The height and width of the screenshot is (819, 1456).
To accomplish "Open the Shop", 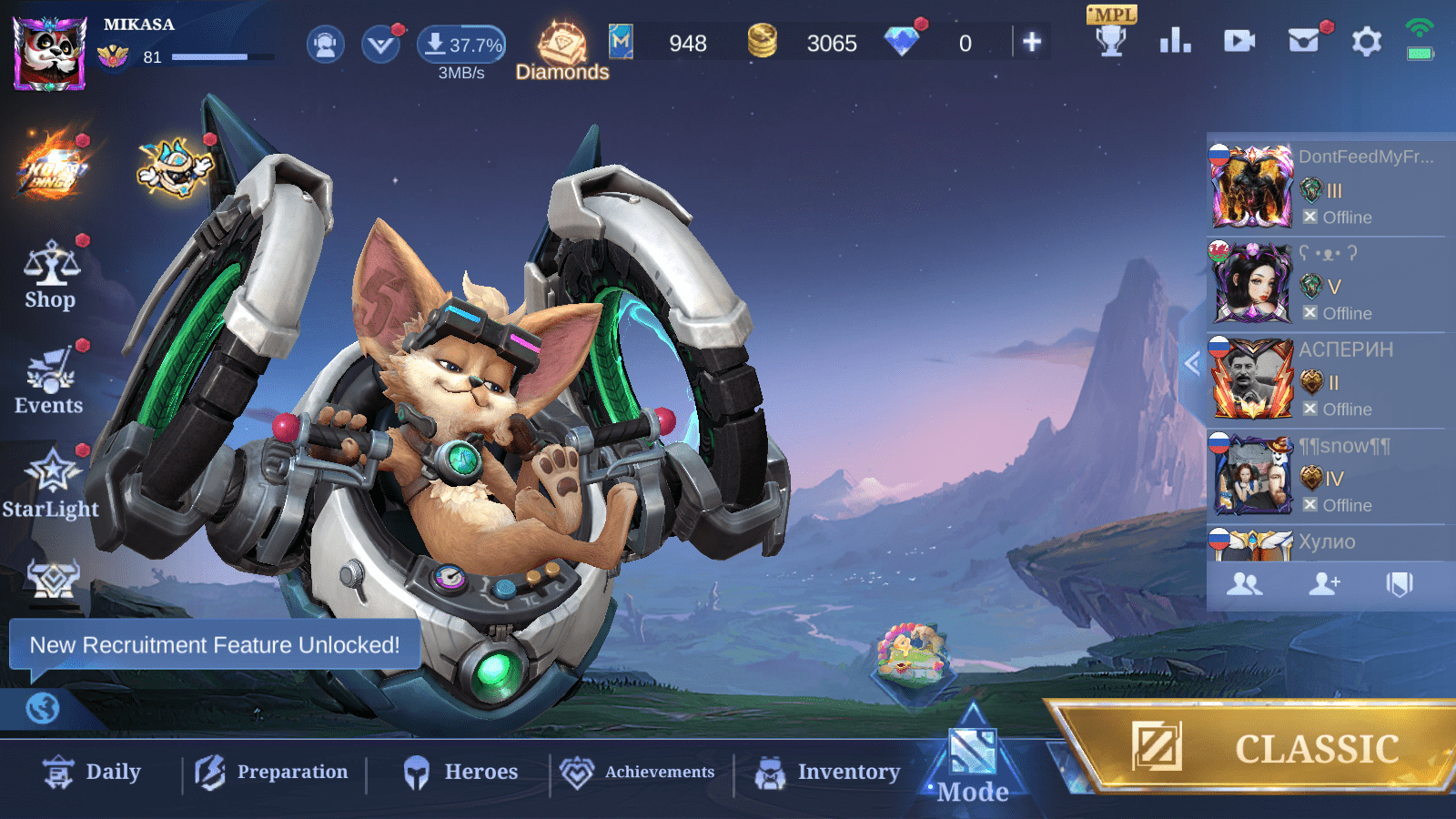I will point(51,277).
